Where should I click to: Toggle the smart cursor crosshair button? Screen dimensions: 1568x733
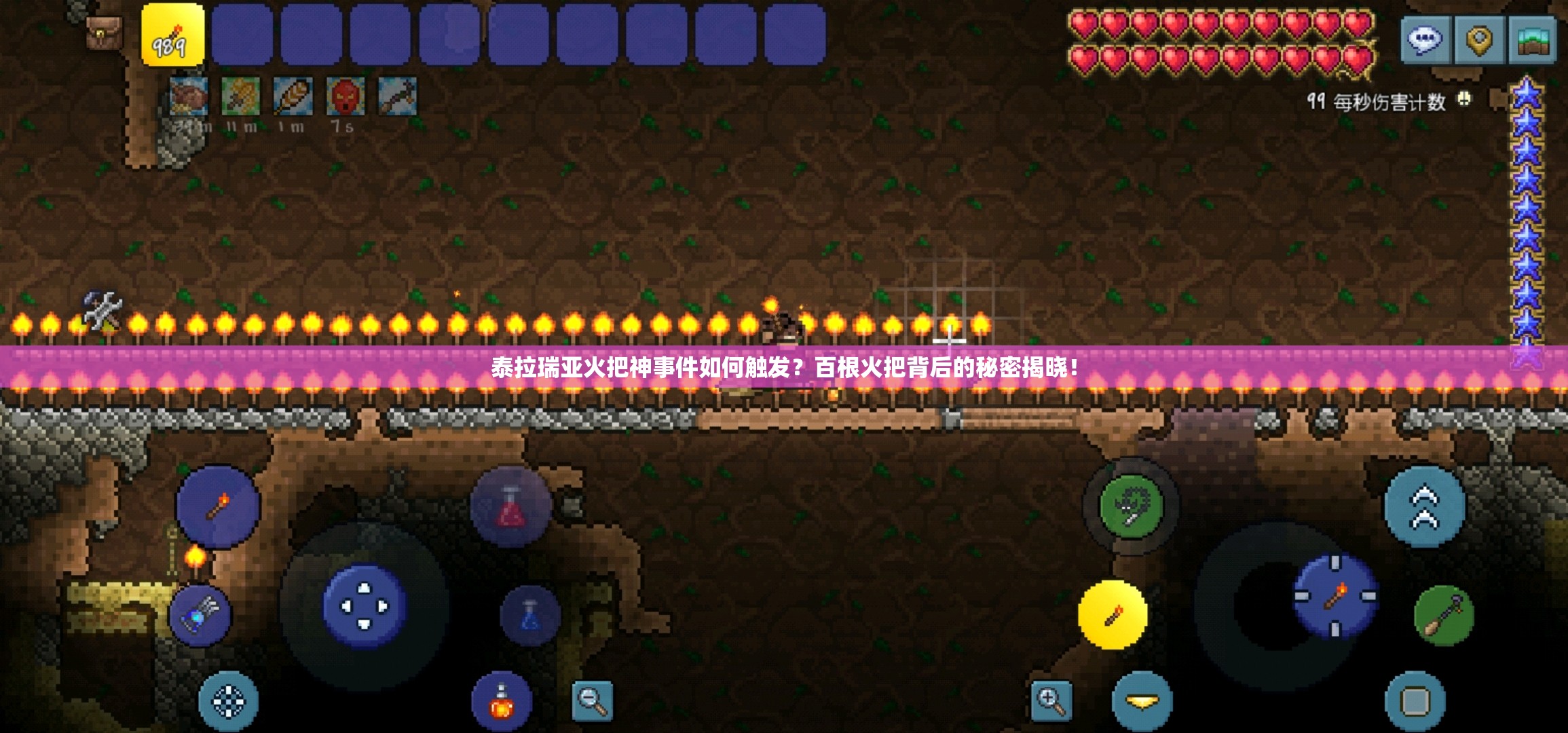(x=228, y=701)
